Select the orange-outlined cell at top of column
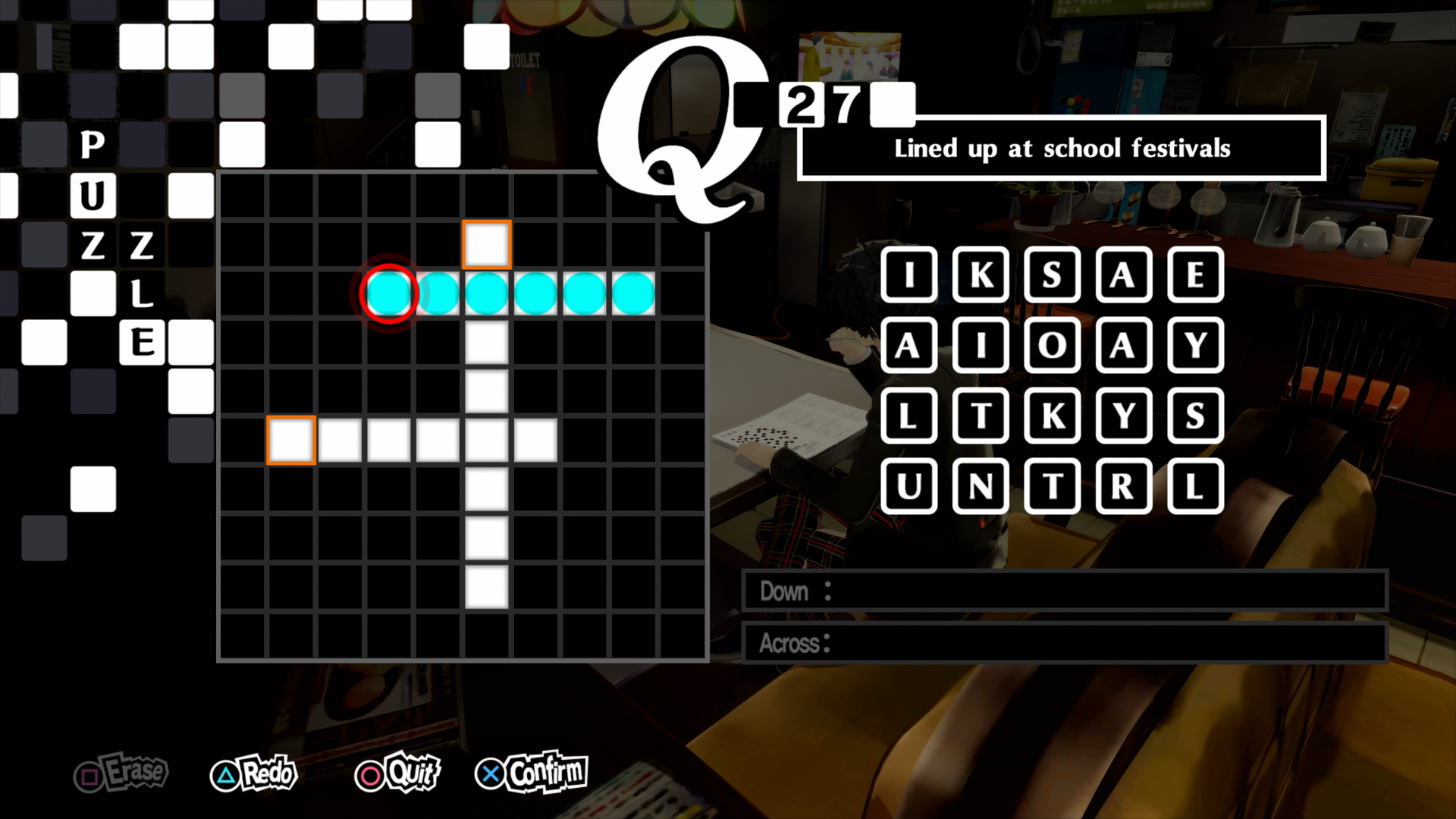This screenshot has height=819, width=1456. (486, 243)
